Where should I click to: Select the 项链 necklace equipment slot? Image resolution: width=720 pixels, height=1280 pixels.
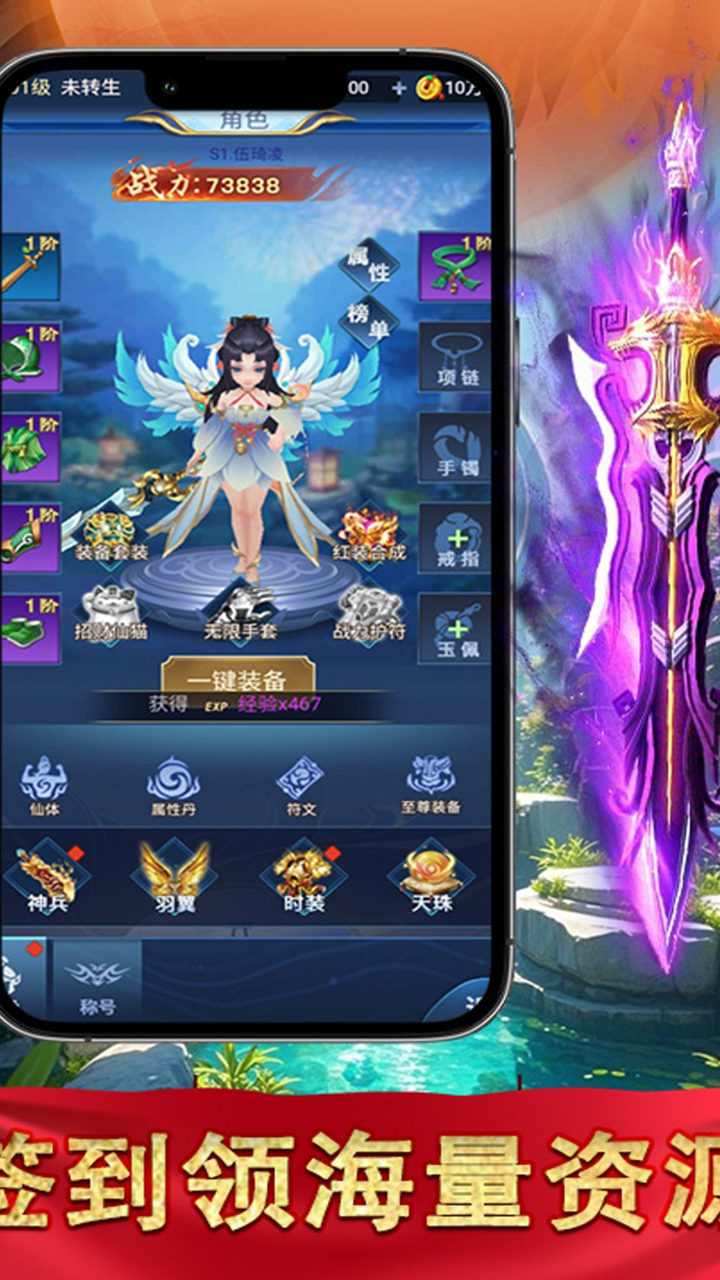tap(454, 357)
